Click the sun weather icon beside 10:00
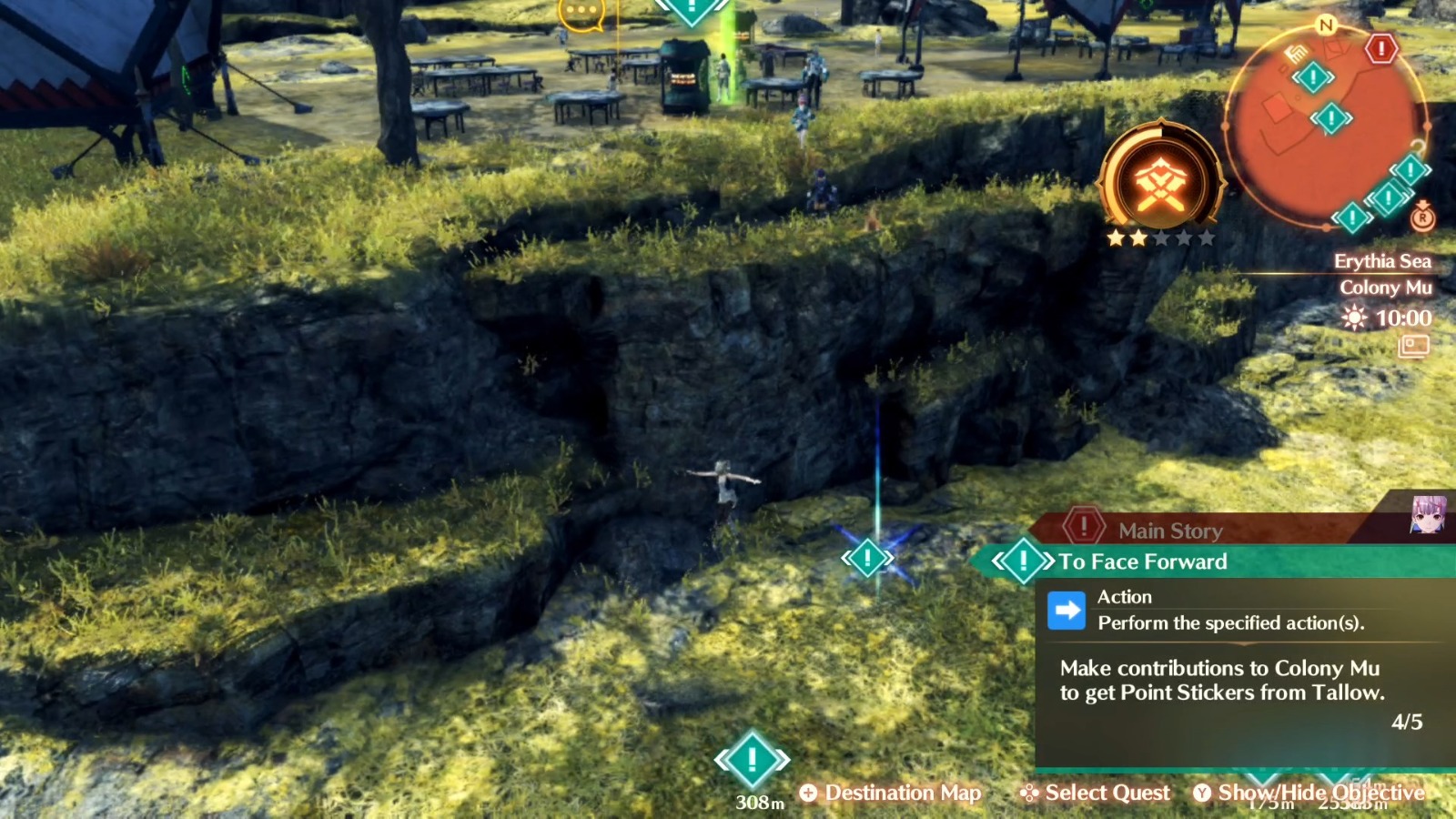 [1352, 318]
